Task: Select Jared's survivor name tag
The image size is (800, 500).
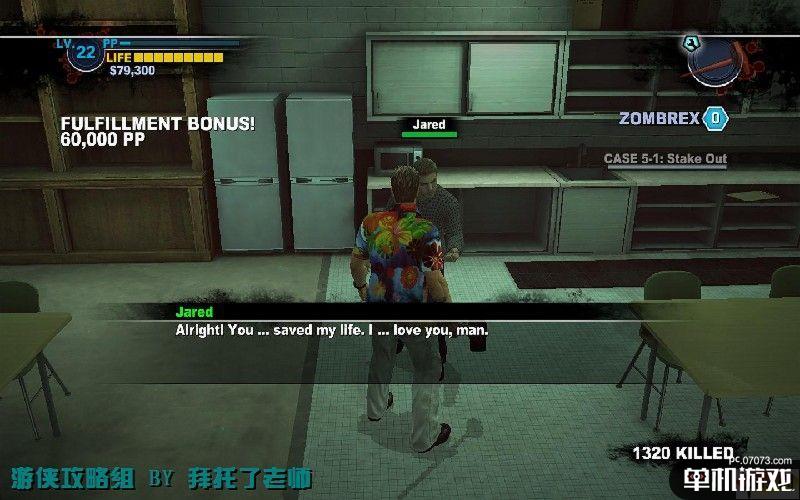Action: pos(429,125)
